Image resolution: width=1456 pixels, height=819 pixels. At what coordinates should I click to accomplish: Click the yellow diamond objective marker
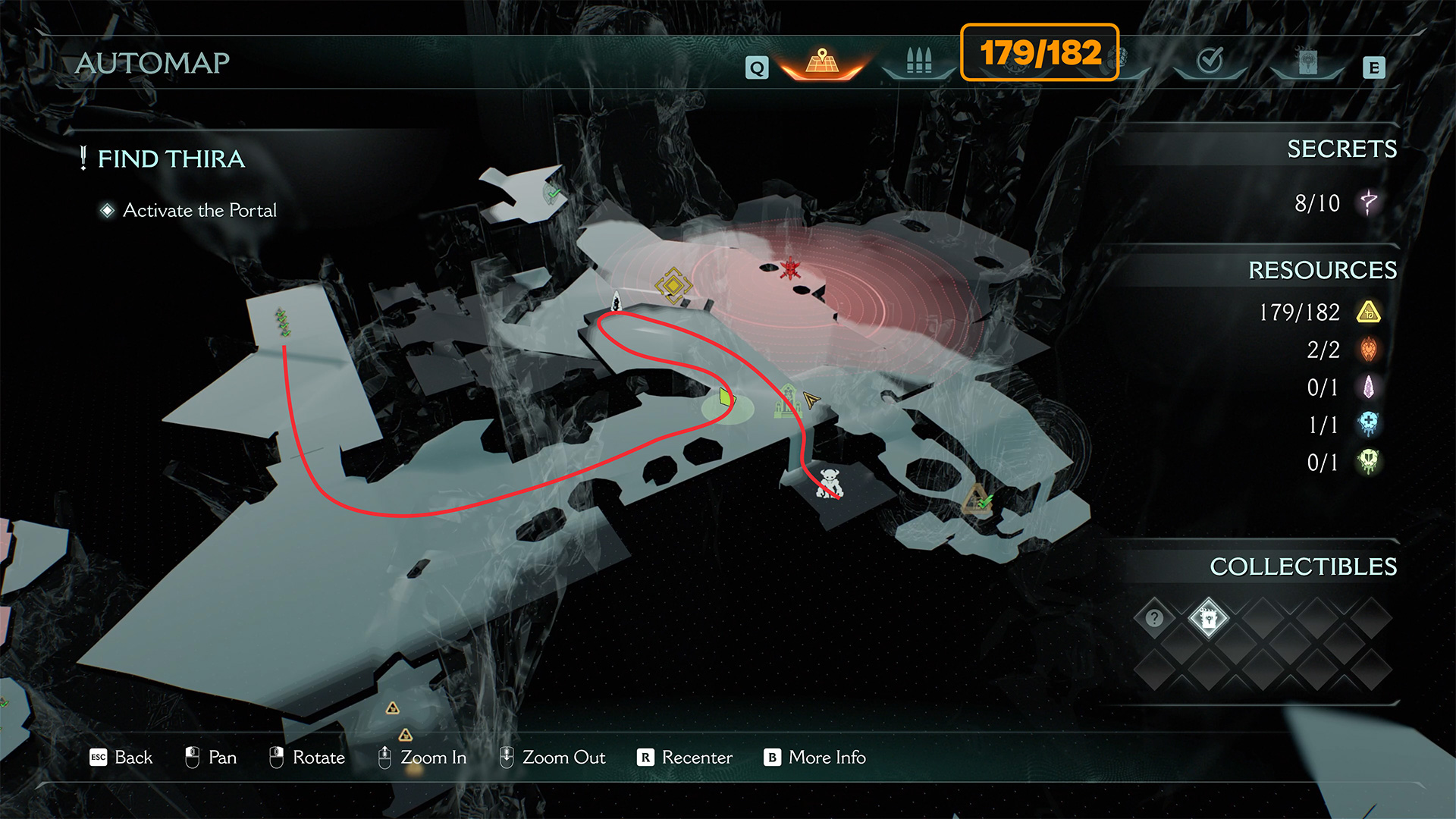pyautogui.click(x=673, y=286)
